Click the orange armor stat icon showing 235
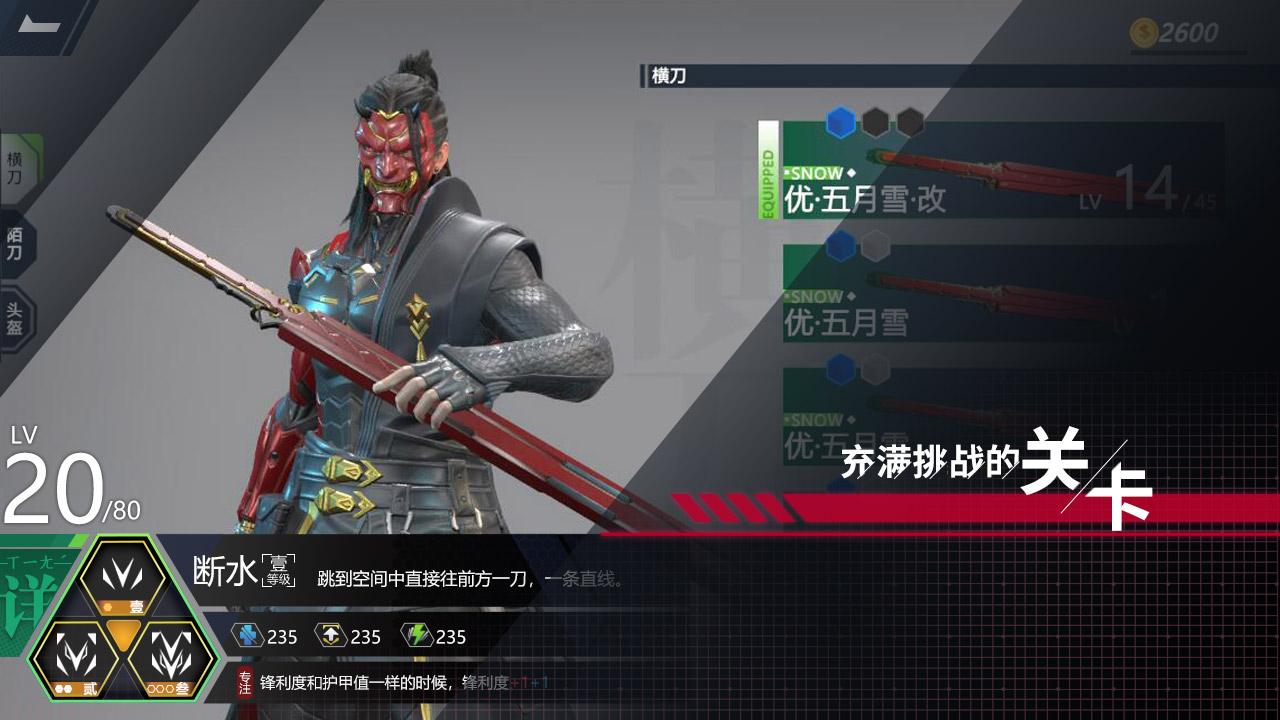 coord(329,636)
